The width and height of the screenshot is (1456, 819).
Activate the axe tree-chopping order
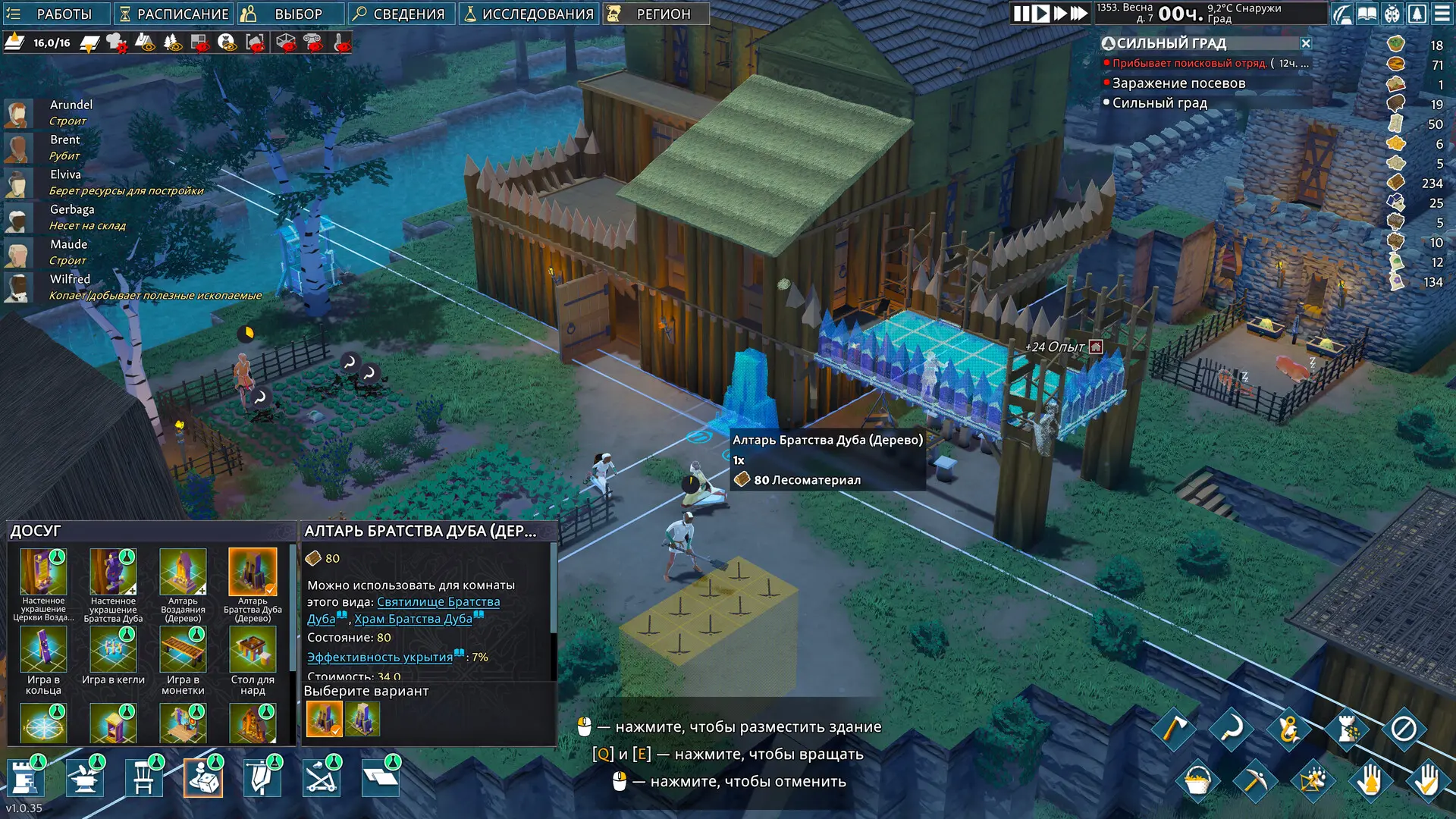[x=1173, y=730]
